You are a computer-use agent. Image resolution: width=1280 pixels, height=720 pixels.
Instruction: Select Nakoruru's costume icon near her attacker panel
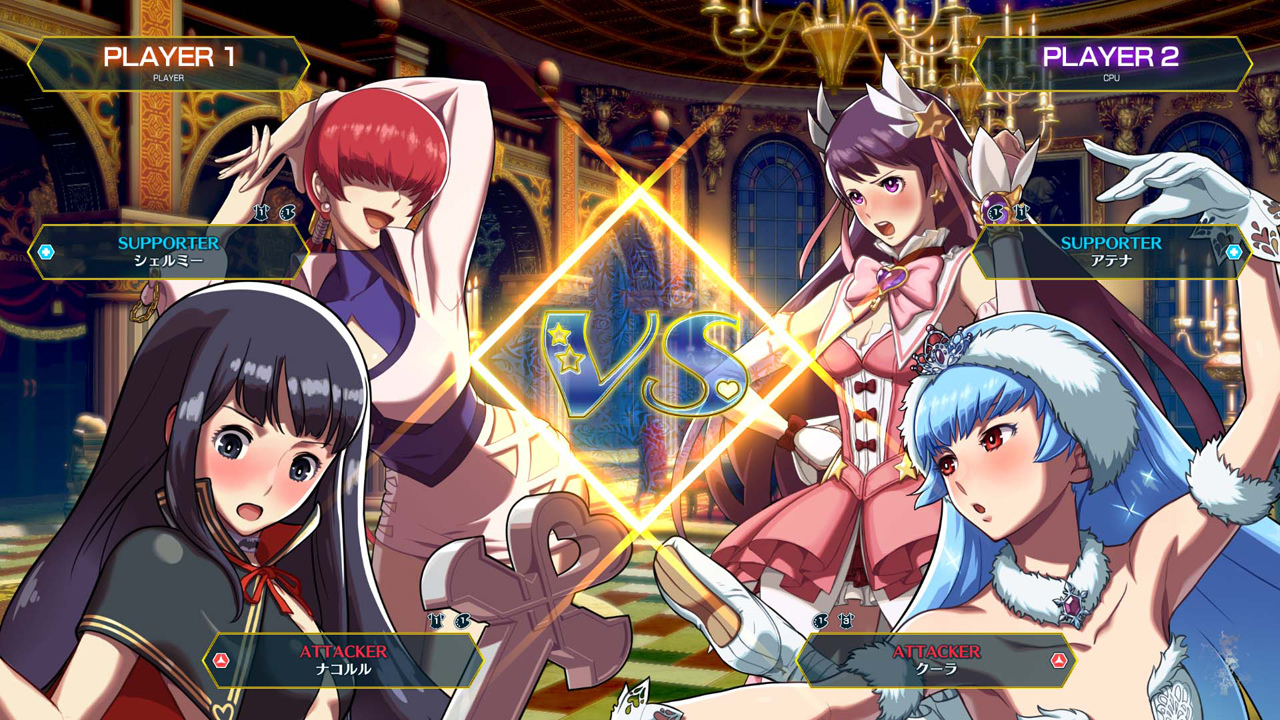pos(434,620)
